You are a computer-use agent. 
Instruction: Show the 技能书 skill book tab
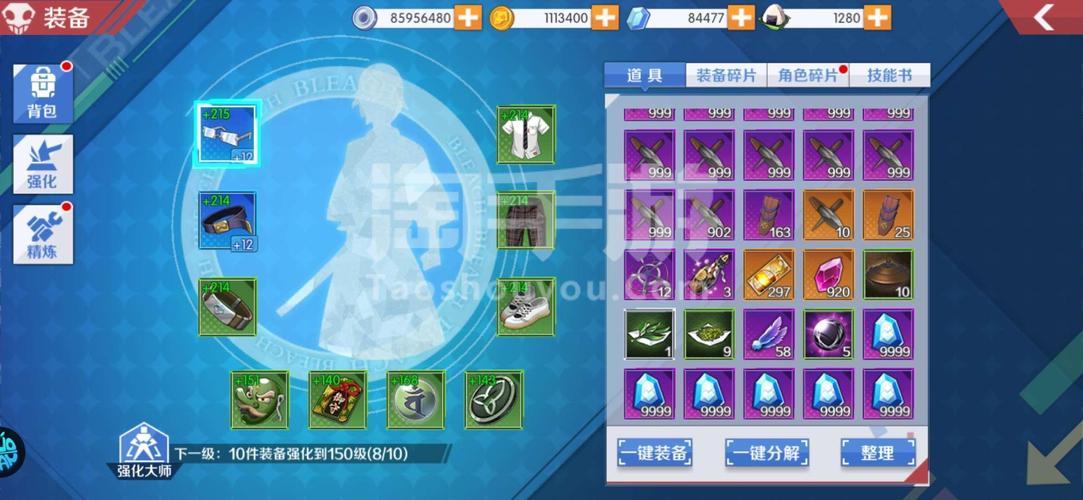tap(889, 76)
